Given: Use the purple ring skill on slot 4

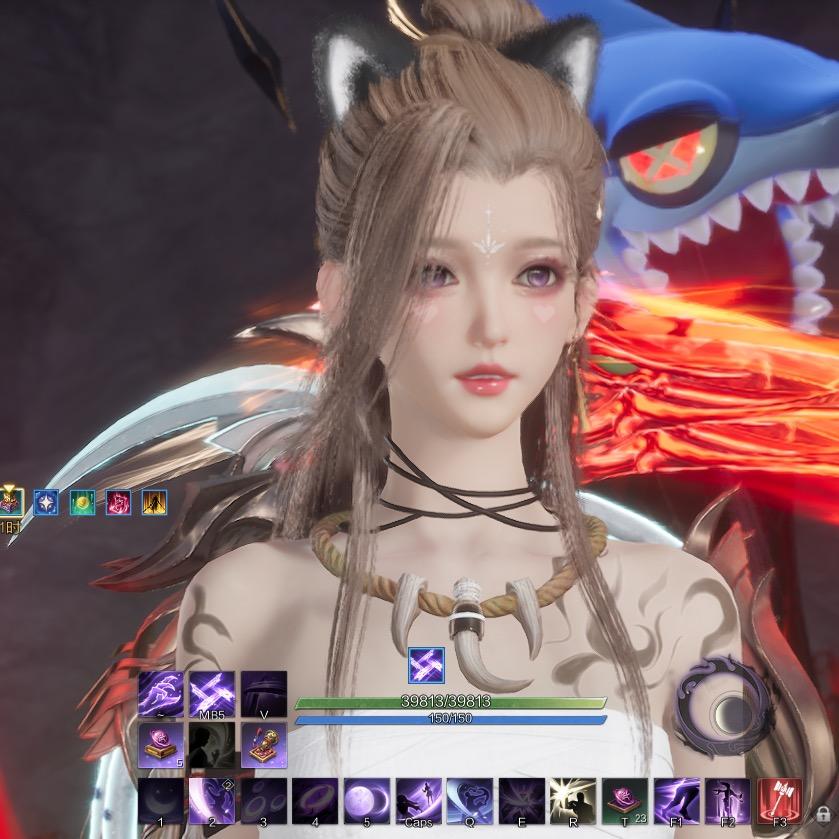Looking at the screenshot, I should coord(314,801).
